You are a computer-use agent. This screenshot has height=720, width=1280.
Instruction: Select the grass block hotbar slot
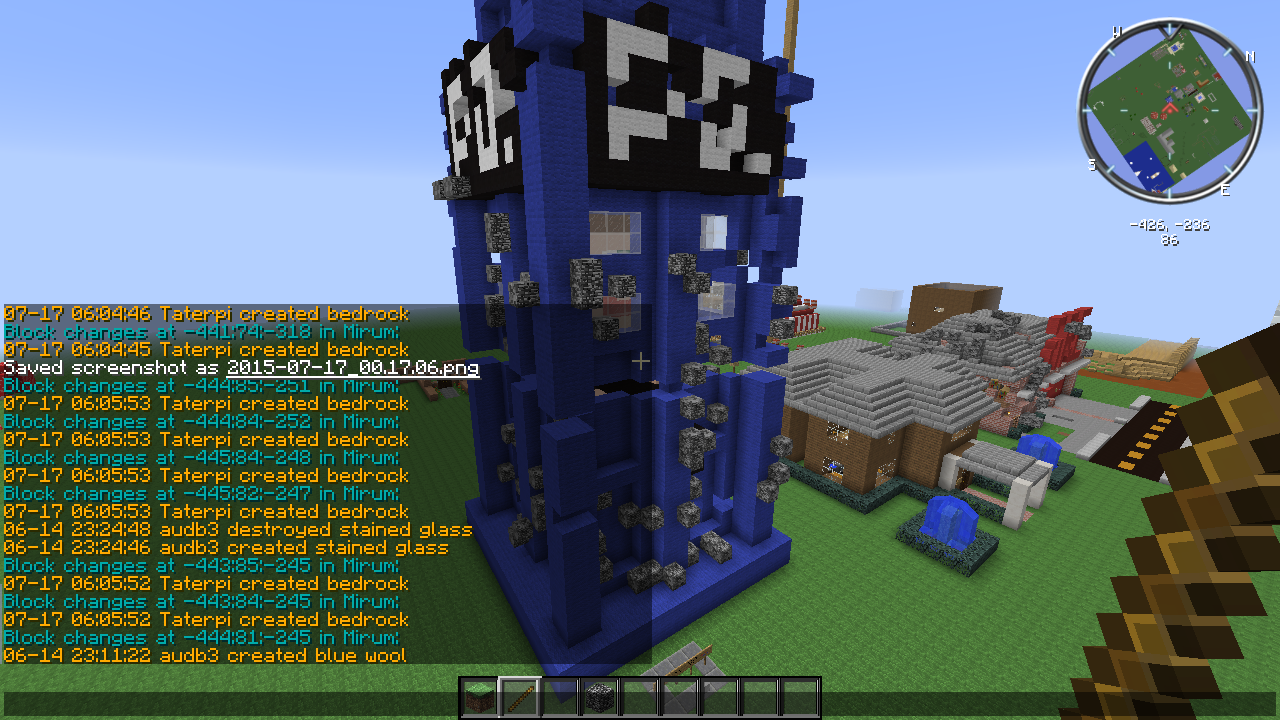480,697
